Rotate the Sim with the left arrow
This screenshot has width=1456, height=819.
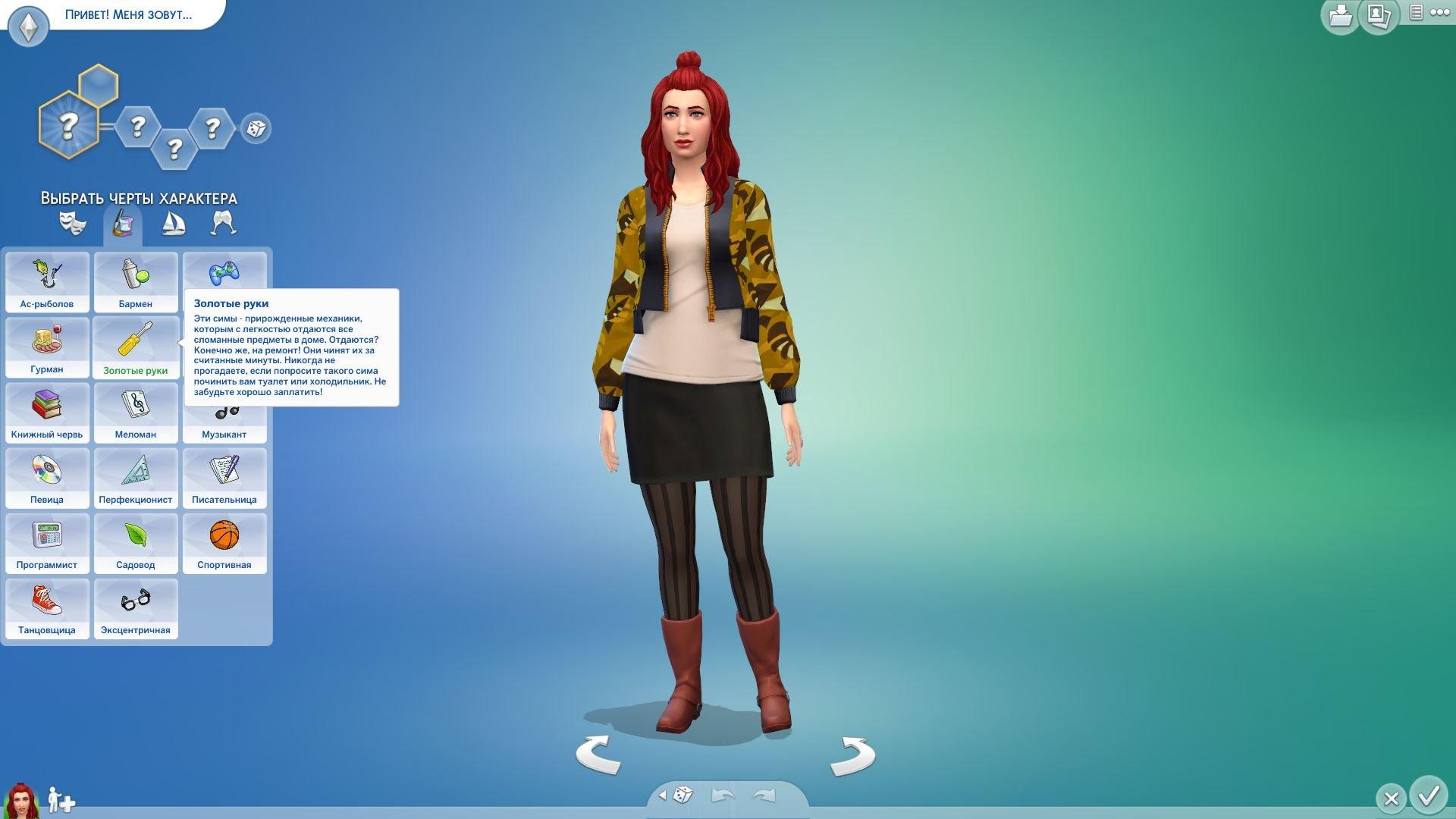pyautogui.click(x=598, y=755)
